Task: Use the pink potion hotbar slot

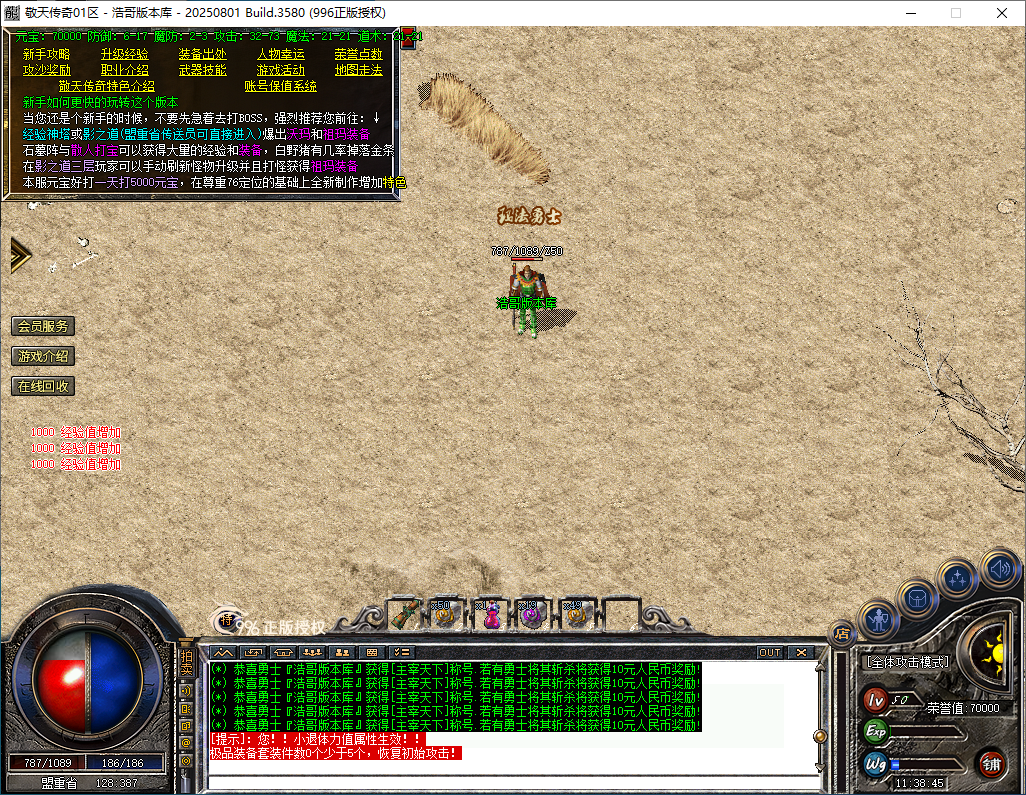Action: (490, 615)
